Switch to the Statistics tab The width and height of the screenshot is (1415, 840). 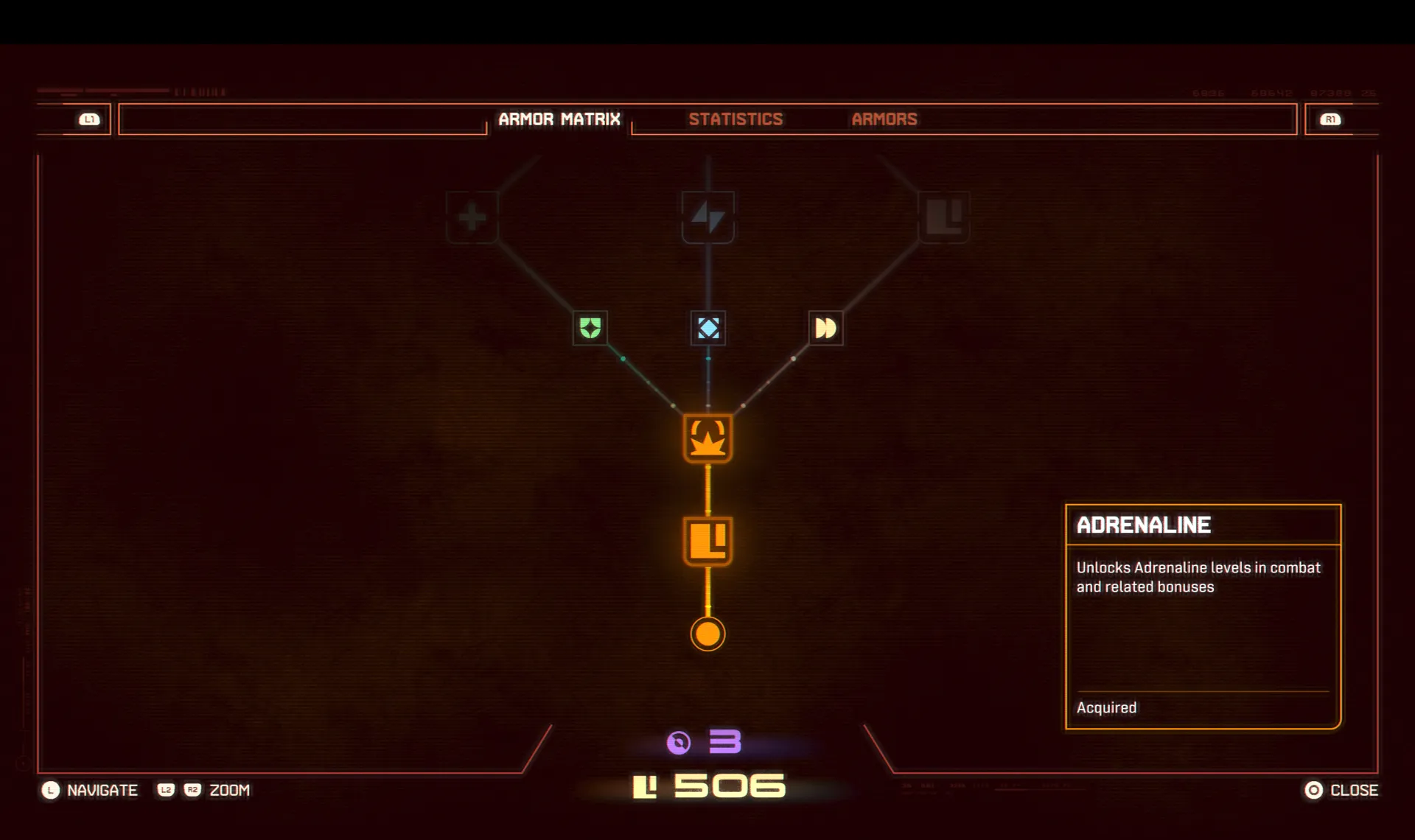coord(736,119)
